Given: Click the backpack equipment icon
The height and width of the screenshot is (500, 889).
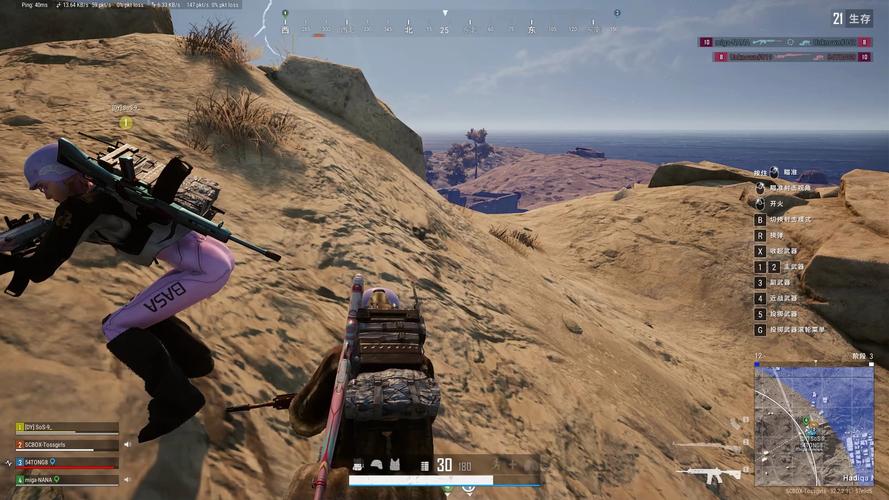Looking at the screenshot, I should pyautogui.click(x=357, y=465).
